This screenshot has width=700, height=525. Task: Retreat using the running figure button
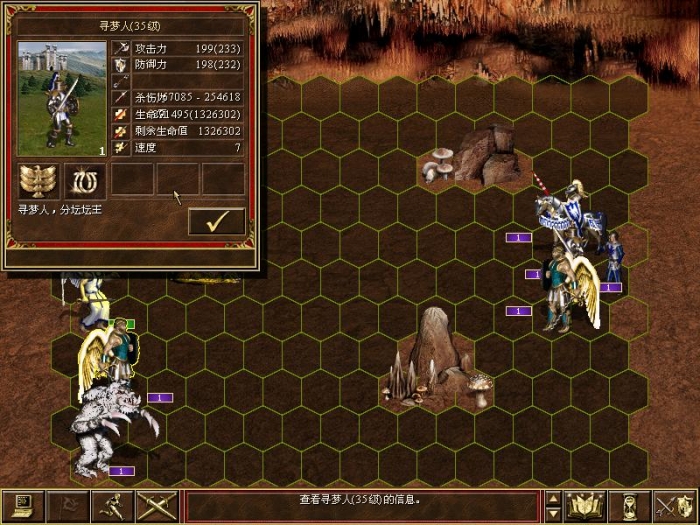click(x=112, y=506)
